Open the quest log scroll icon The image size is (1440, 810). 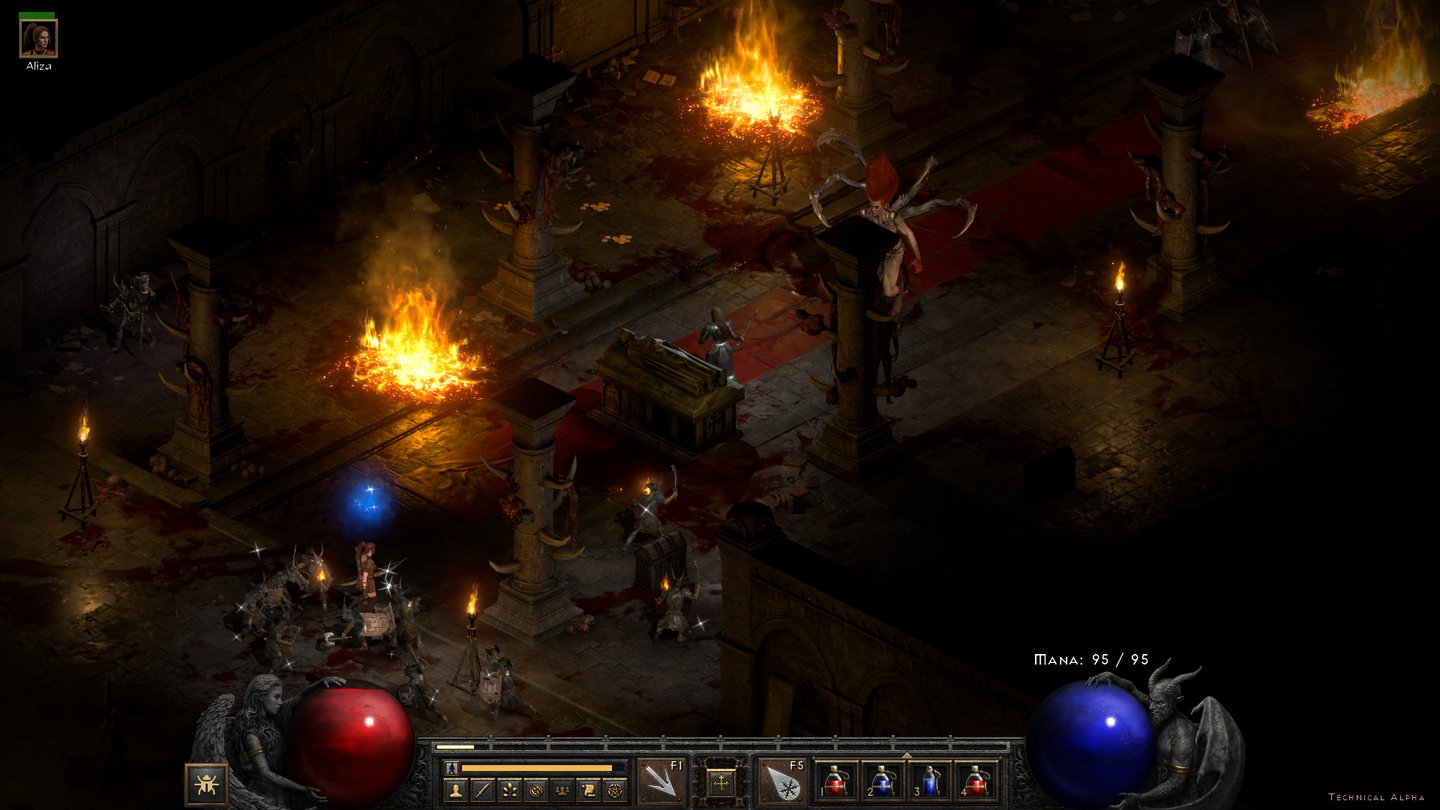tap(590, 789)
